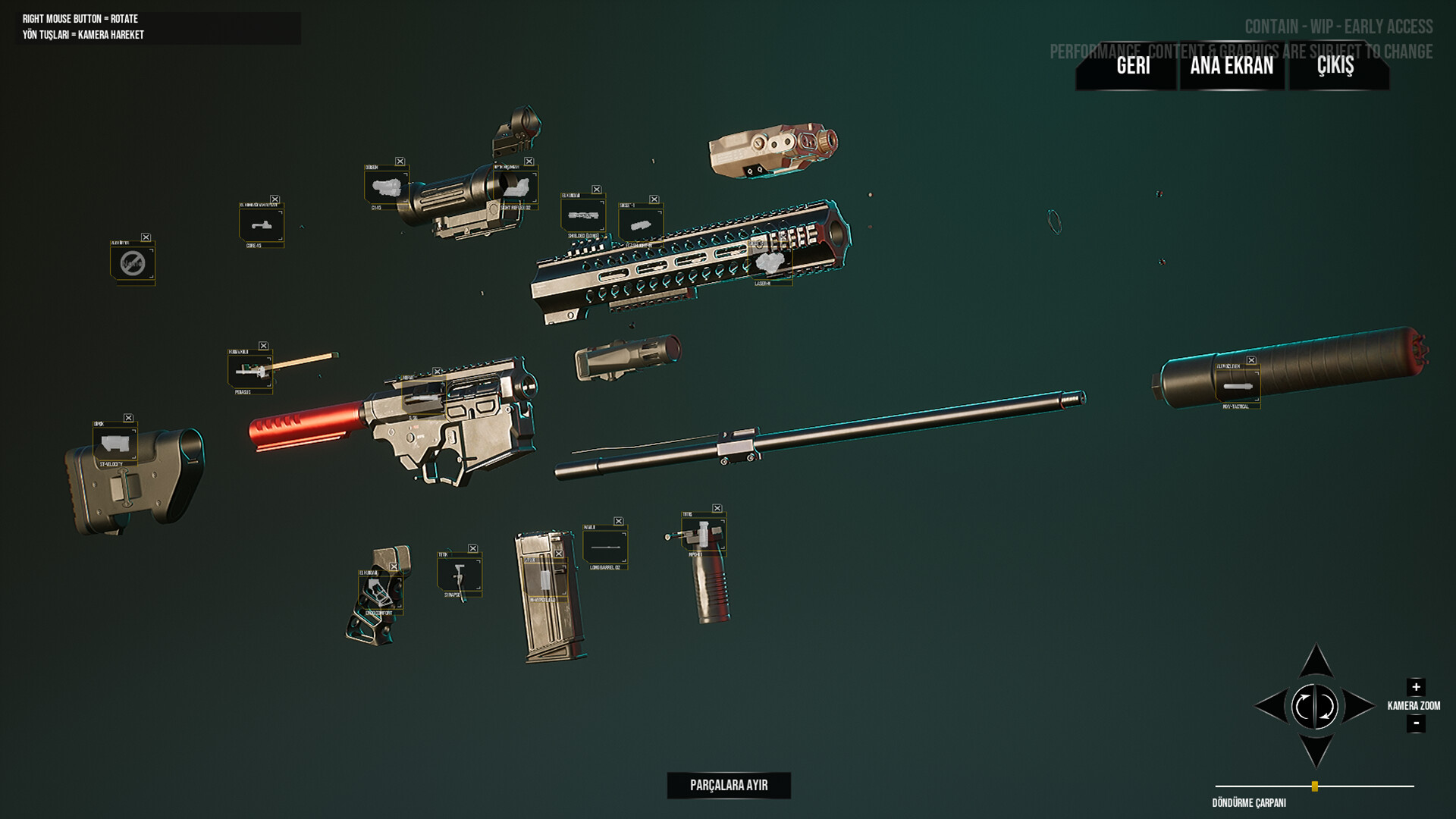
Task: Zoom the camera out with minus button
Action: (1416, 723)
